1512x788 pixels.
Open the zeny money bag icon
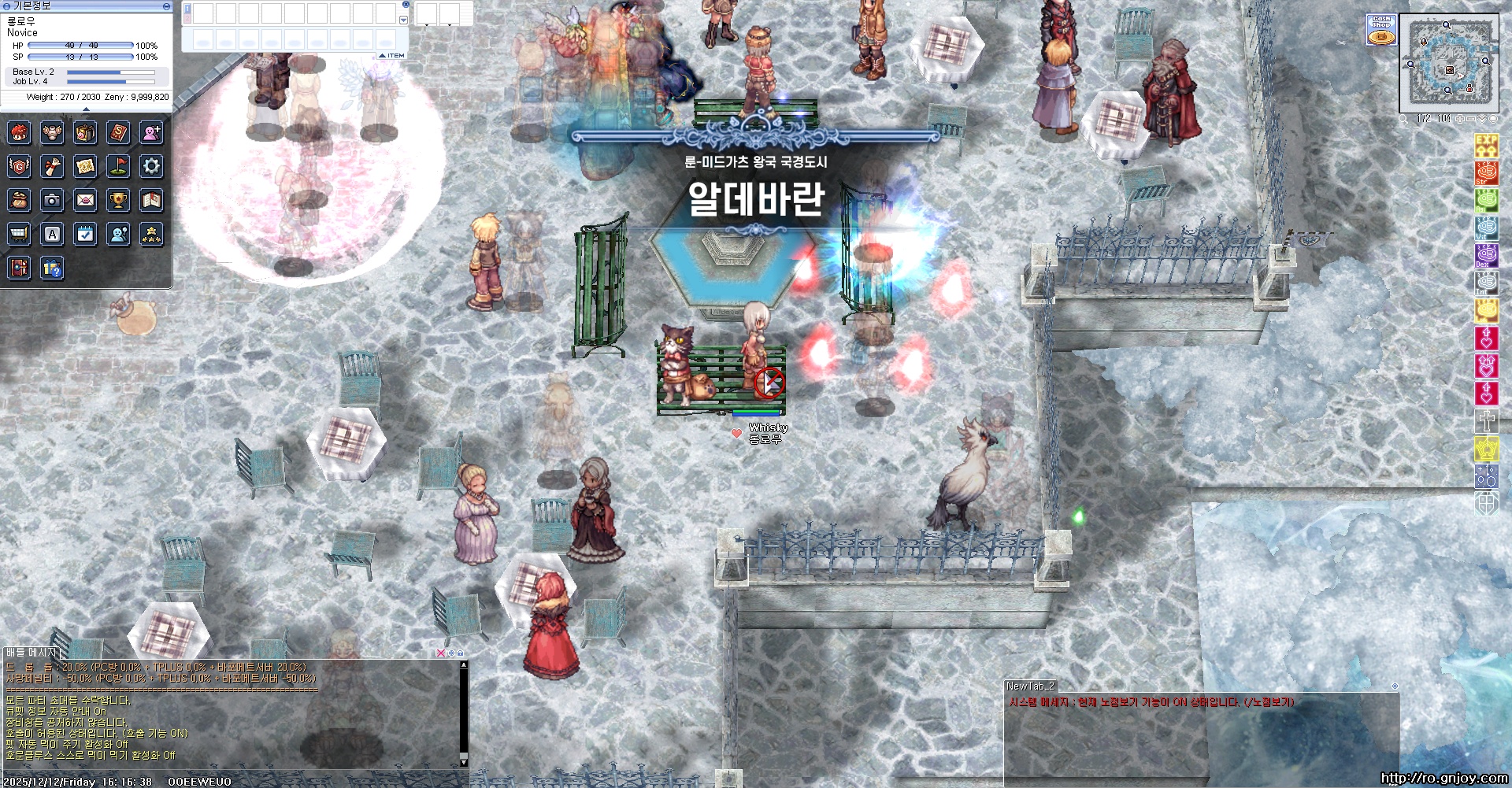pos(19,201)
